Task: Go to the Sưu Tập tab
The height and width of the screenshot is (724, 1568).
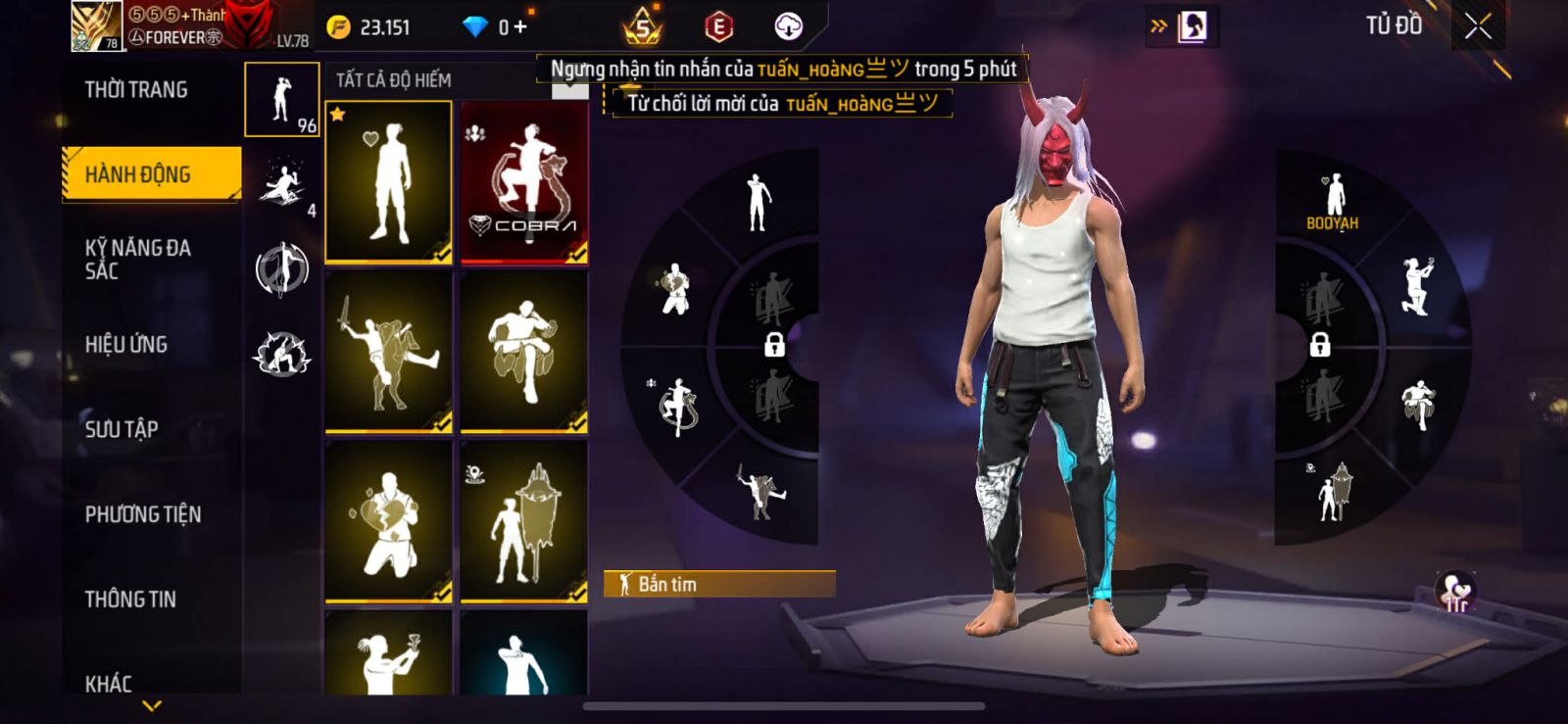Action: (x=122, y=429)
